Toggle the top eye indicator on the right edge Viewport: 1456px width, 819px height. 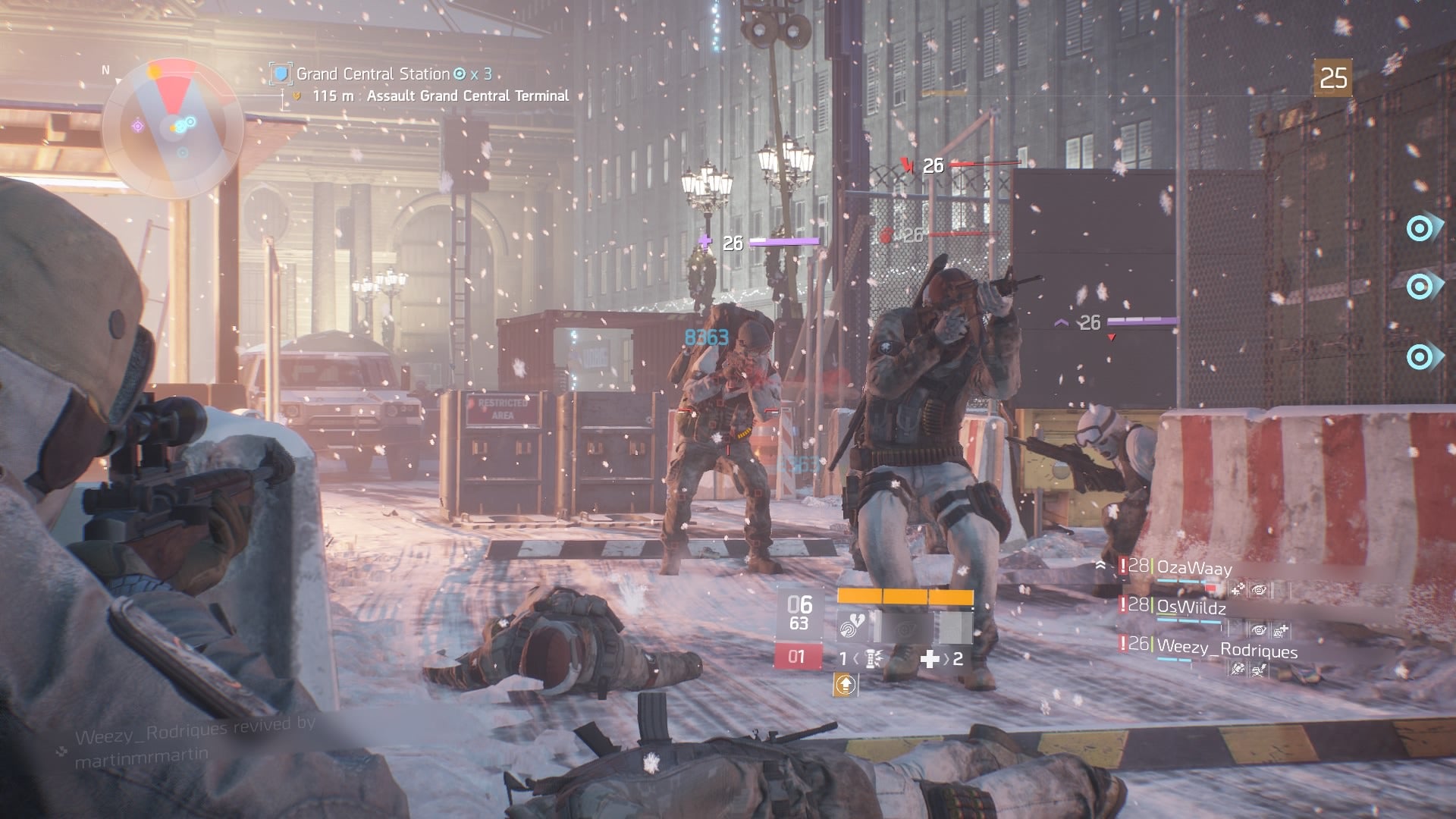click(1418, 227)
